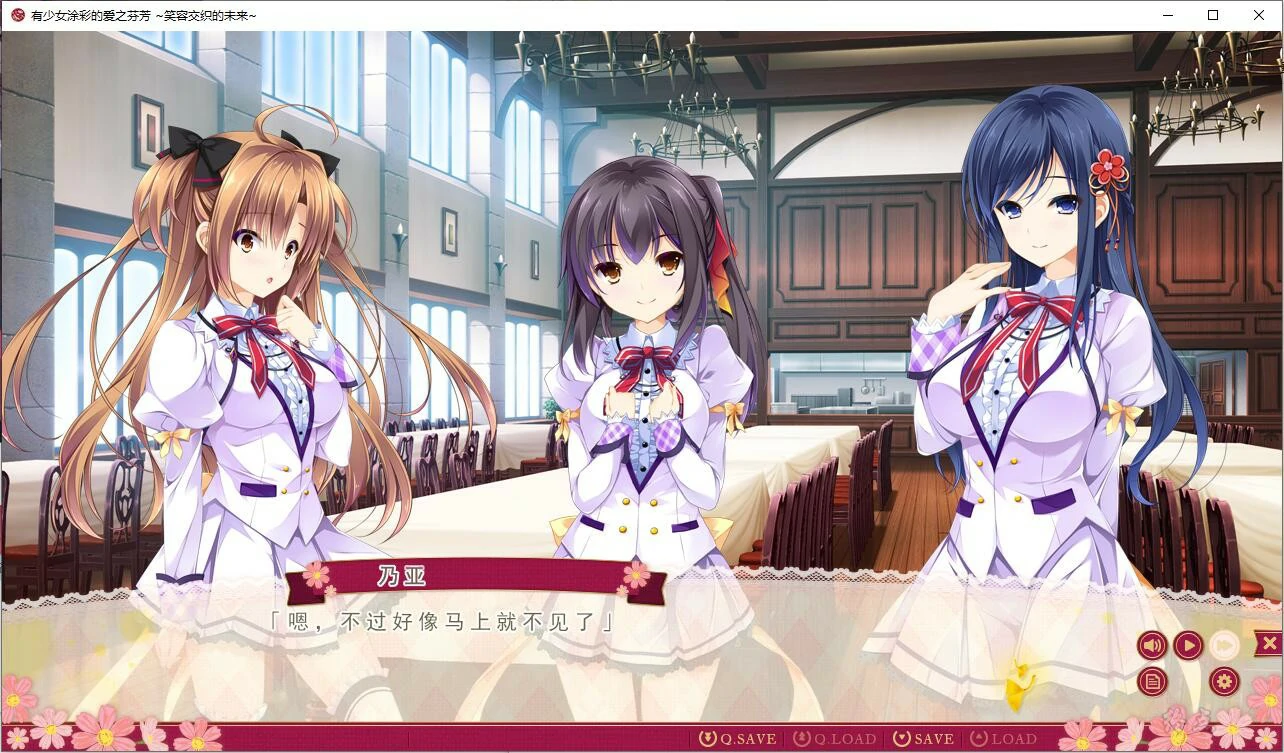
Task: Open the backlog text history icon
Action: coord(1152,680)
